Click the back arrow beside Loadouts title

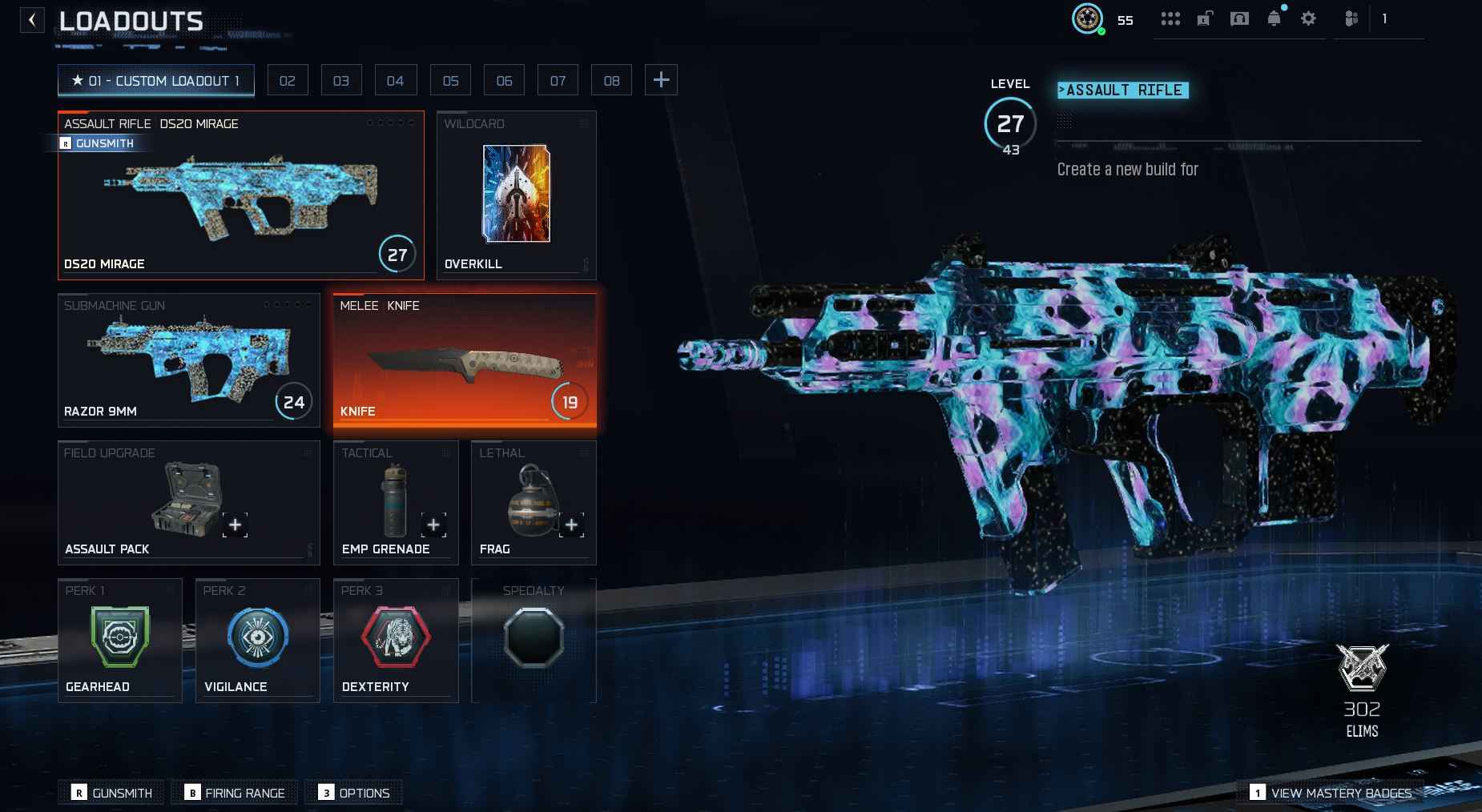[x=31, y=19]
